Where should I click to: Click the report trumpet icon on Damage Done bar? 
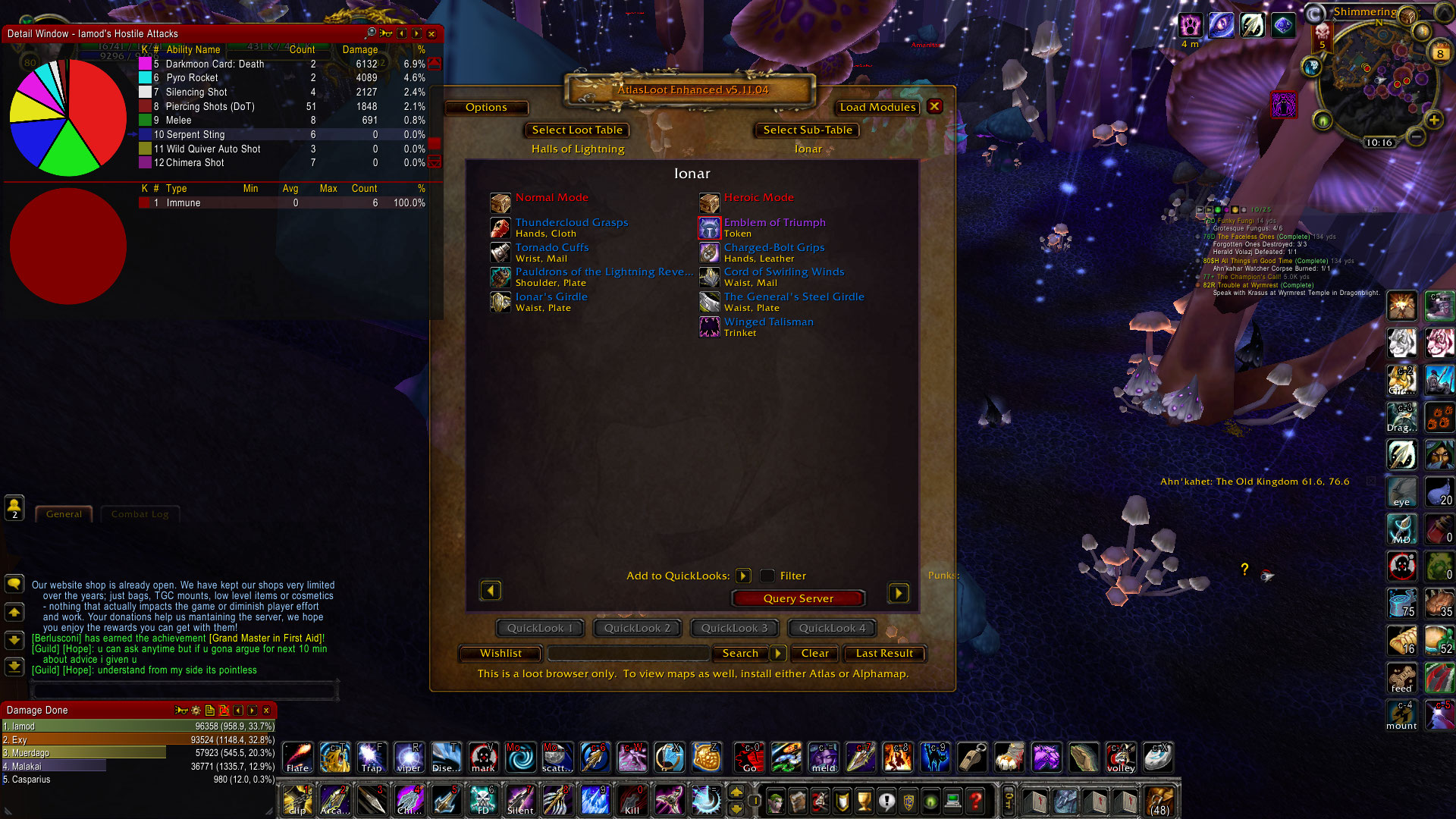[182, 711]
